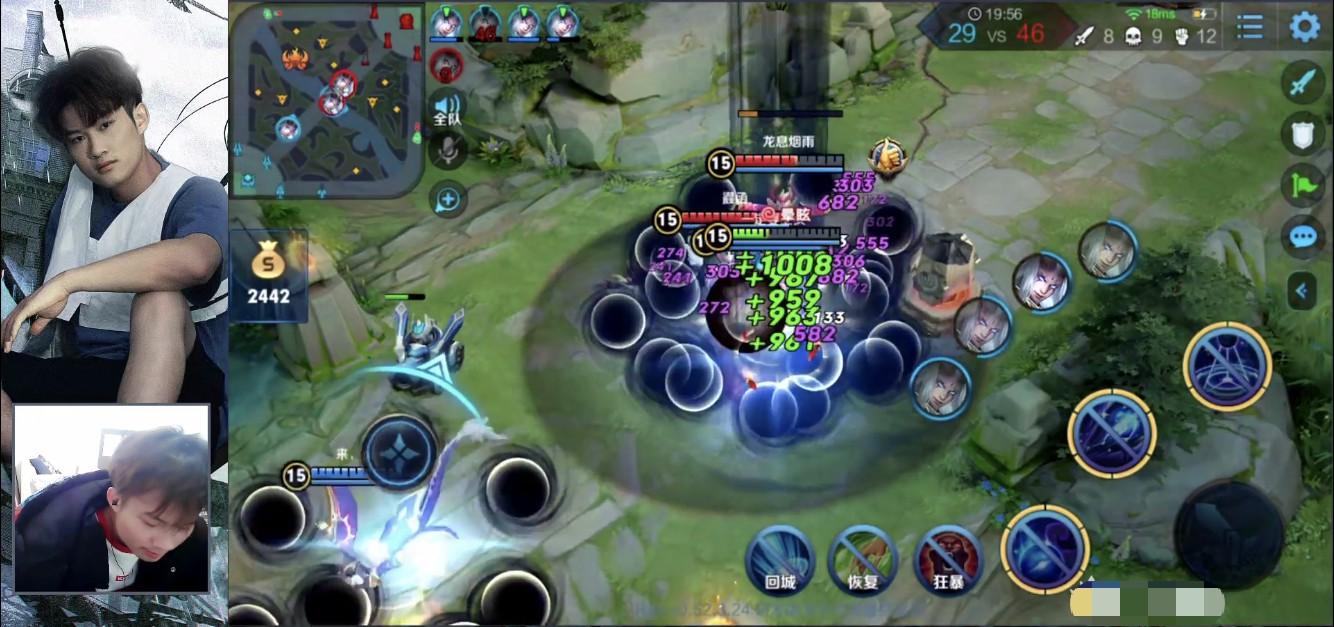Activate the 回城 recall button
Screen dimensions: 1334x627
tap(779, 559)
